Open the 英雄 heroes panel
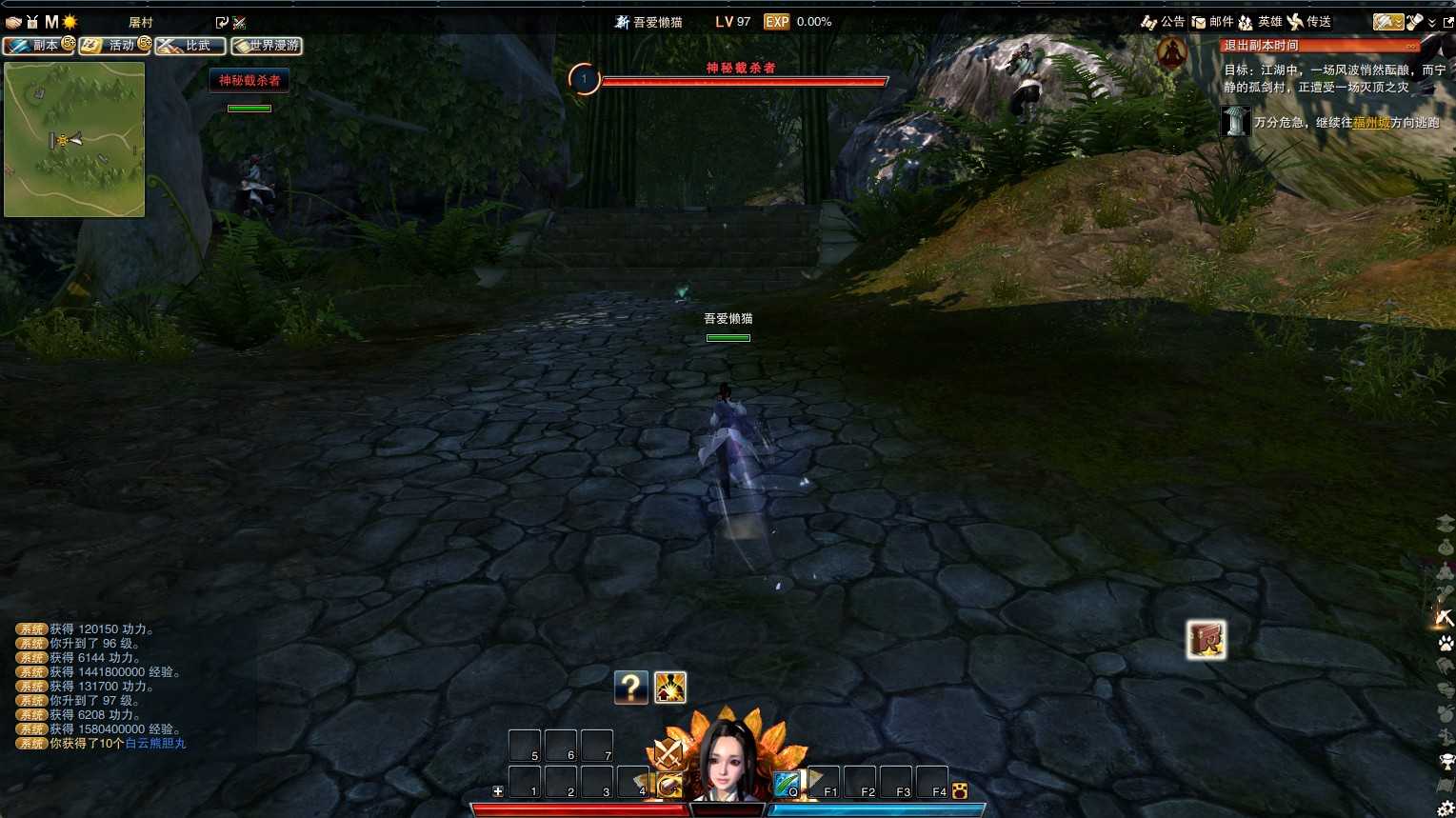 click(x=1260, y=22)
